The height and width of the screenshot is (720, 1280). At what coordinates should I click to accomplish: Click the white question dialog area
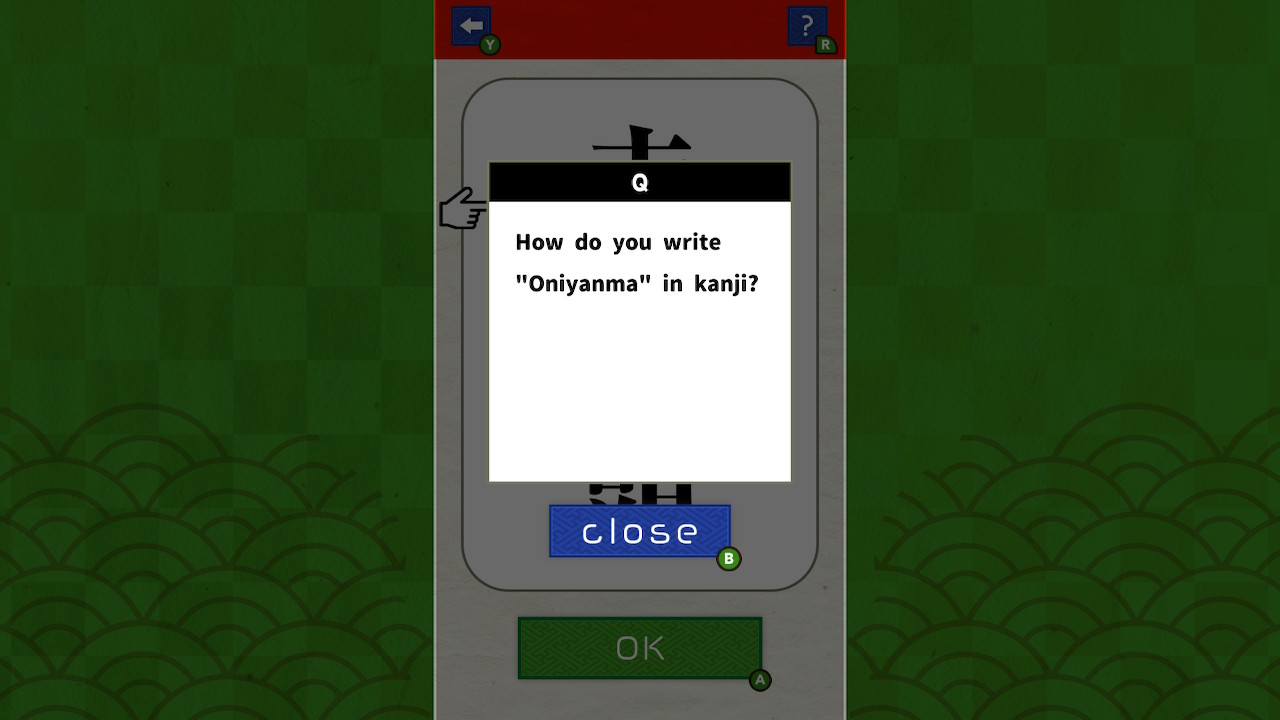click(639, 400)
